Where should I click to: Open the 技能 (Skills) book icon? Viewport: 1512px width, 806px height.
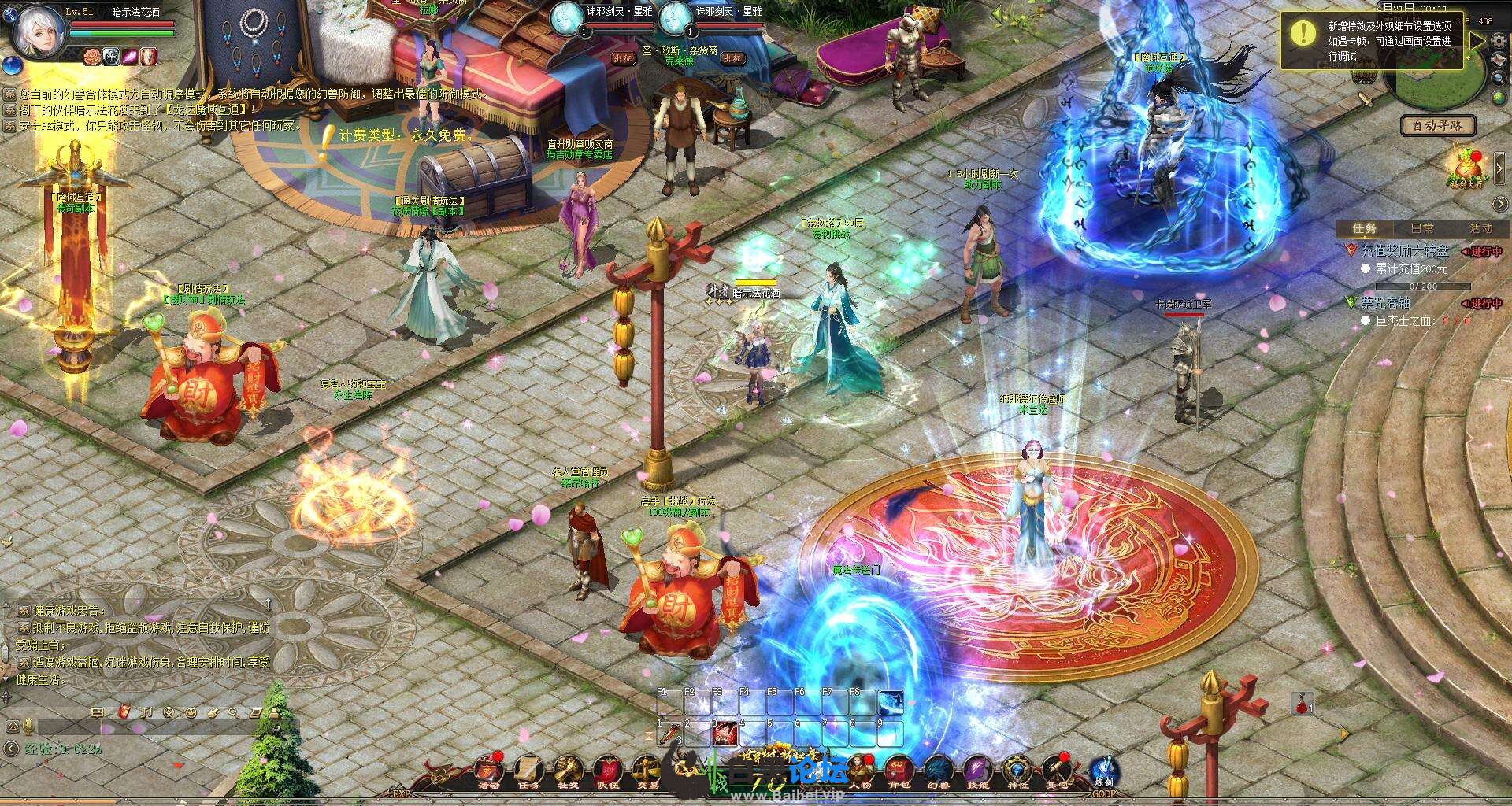pyautogui.click(x=977, y=771)
